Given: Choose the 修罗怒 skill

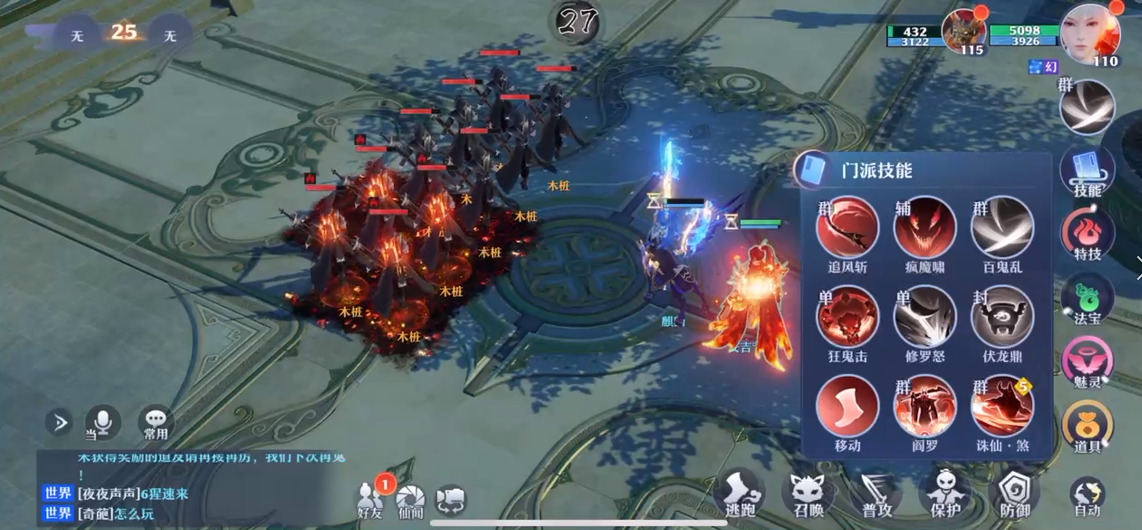Looking at the screenshot, I should pos(924,317).
